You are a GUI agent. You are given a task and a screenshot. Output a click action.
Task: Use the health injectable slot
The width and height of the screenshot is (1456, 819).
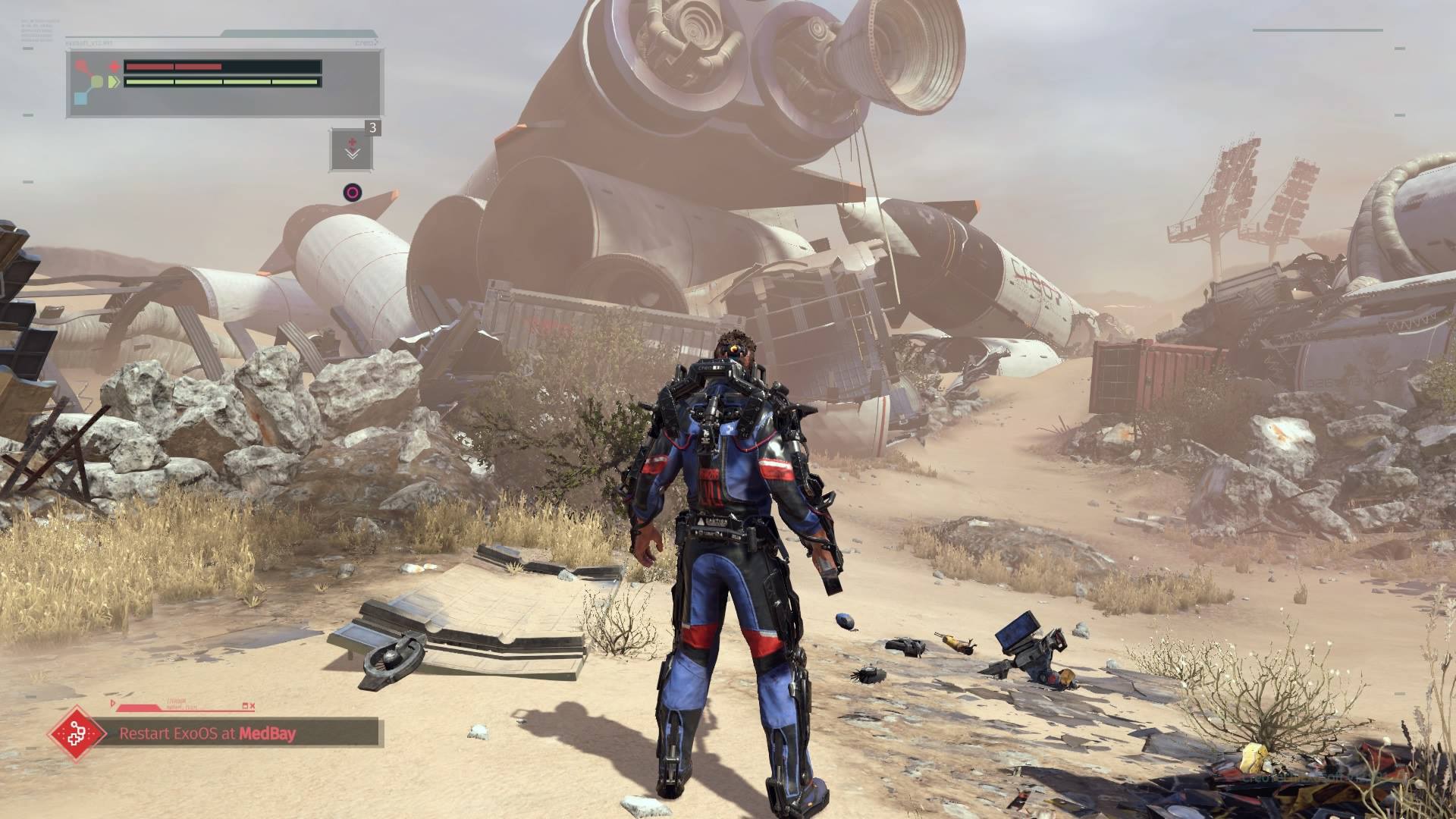point(351,149)
